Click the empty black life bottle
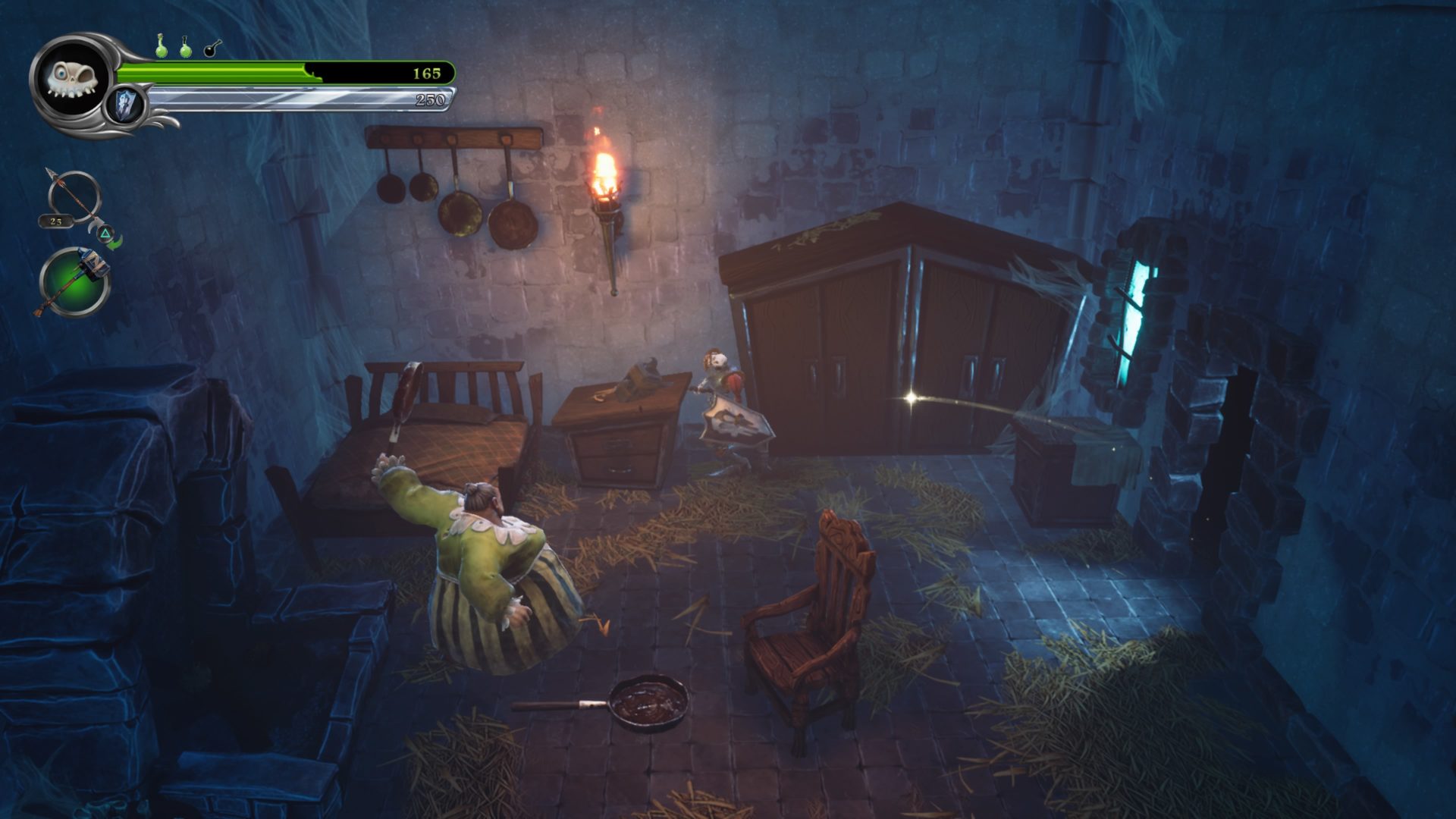The width and height of the screenshot is (1456, 819). [x=212, y=48]
